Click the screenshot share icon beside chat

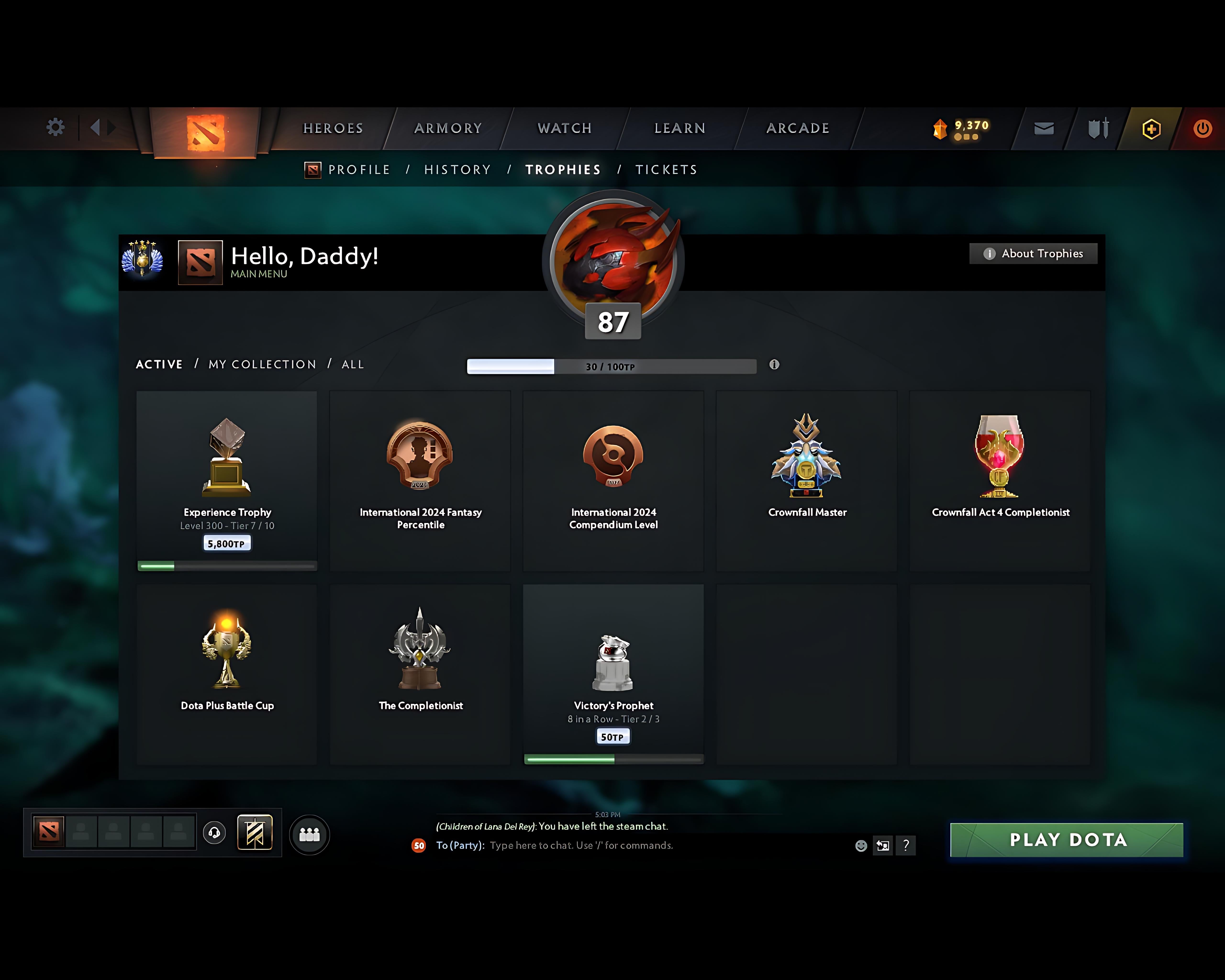(883, 845)
